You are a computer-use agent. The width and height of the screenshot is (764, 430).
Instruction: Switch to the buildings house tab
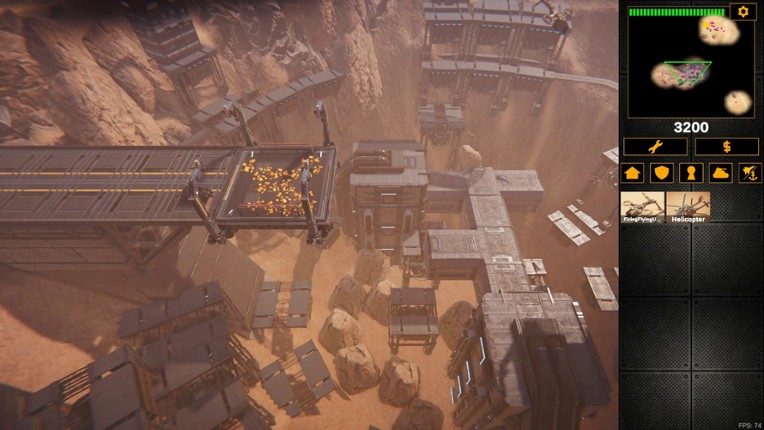(x=632, y=173)
